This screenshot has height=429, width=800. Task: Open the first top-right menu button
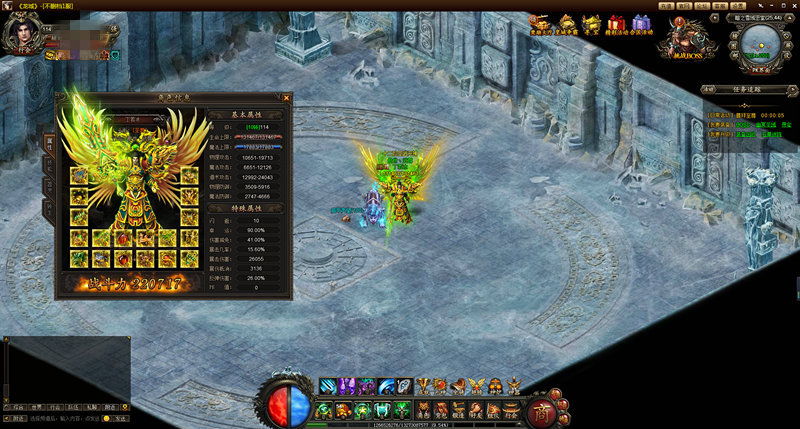[x=666, y=5]
